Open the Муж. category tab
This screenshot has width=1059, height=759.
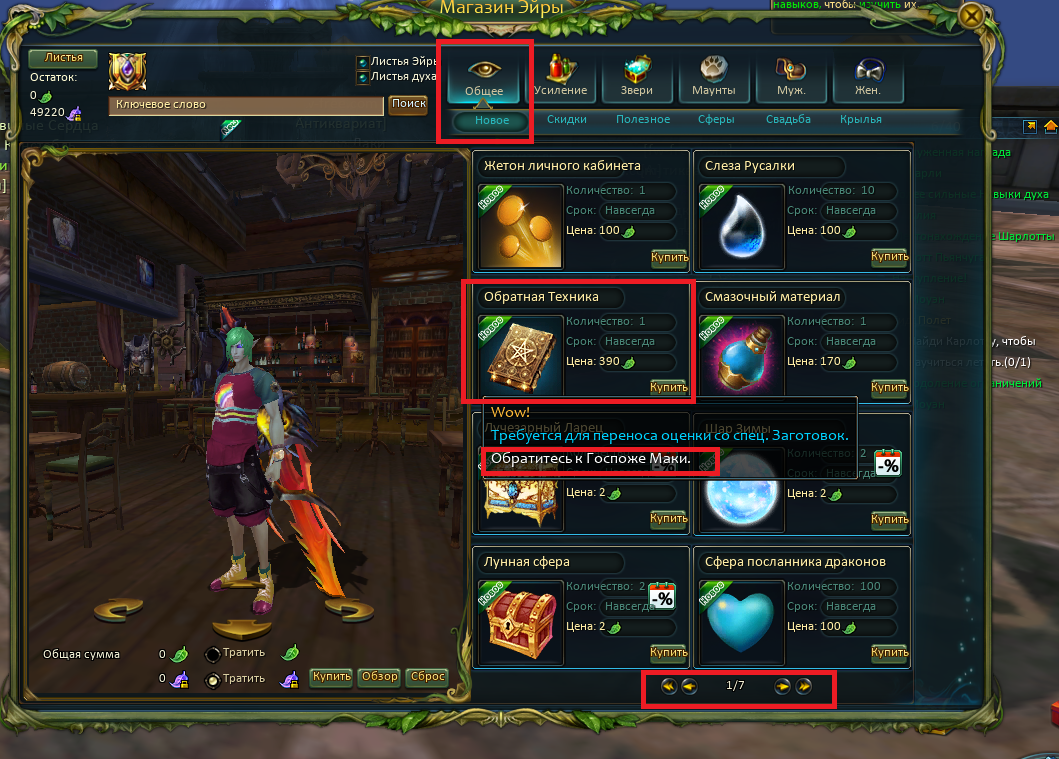(791, 76)
